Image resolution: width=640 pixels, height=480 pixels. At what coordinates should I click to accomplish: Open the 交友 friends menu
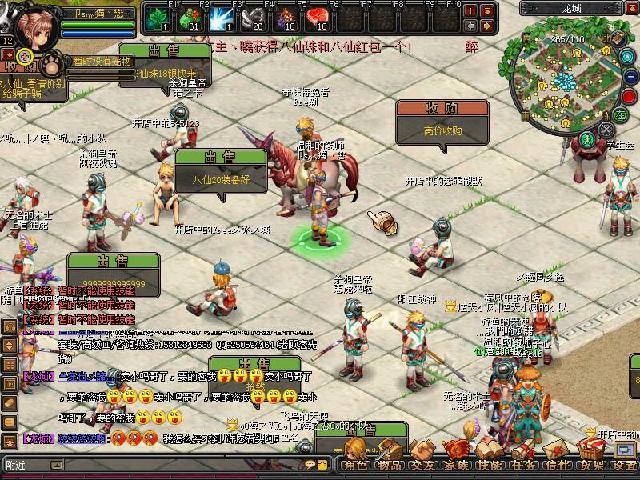pyautogui.click(x=423, y=464)
